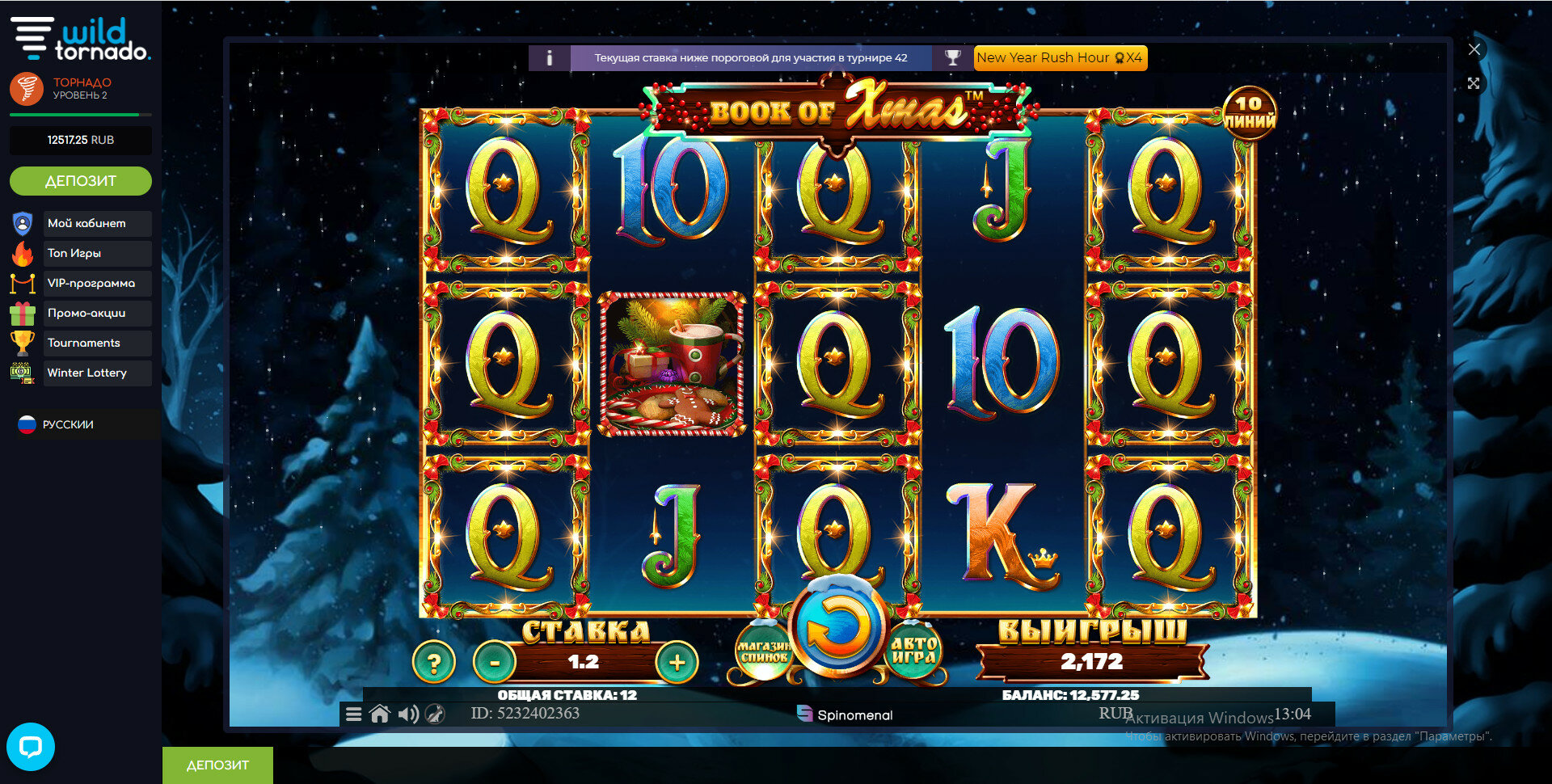Toggle fullscreen mode for the game
The image size is (1552, 784).
click(x=1474, y=83)
